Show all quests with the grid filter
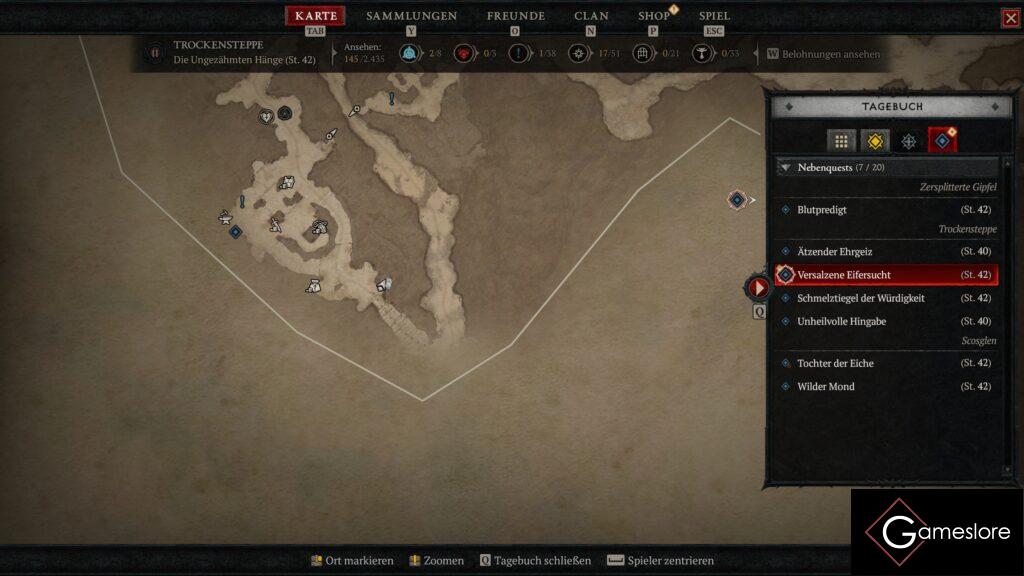Viewport: 1024px width, 576px height. [841, 141]
